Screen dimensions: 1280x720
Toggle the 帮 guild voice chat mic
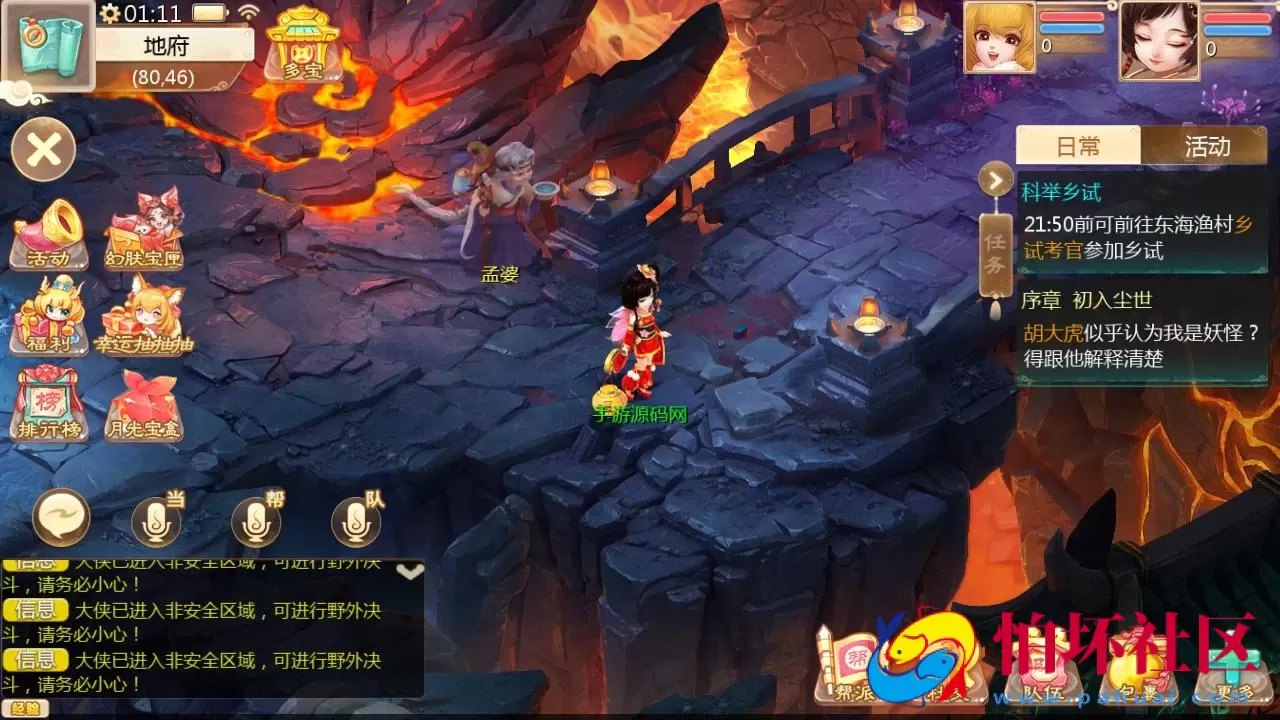click(255, 522)
